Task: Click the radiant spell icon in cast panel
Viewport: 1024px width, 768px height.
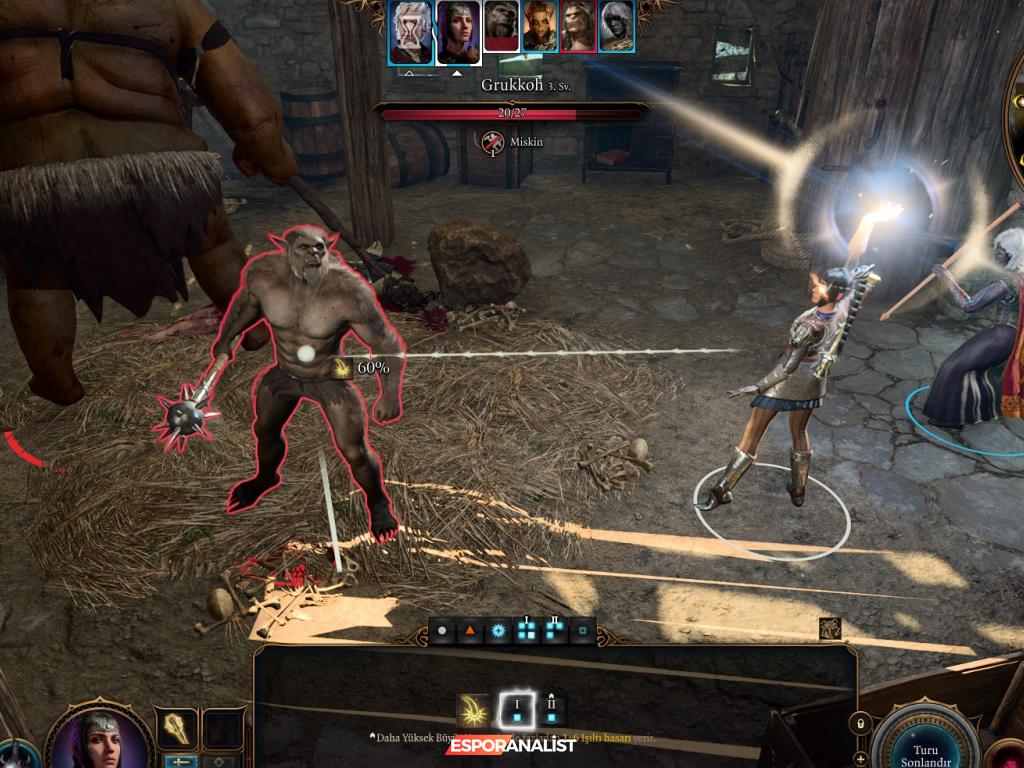Action: pyautogui.click(x=473, y=710)
